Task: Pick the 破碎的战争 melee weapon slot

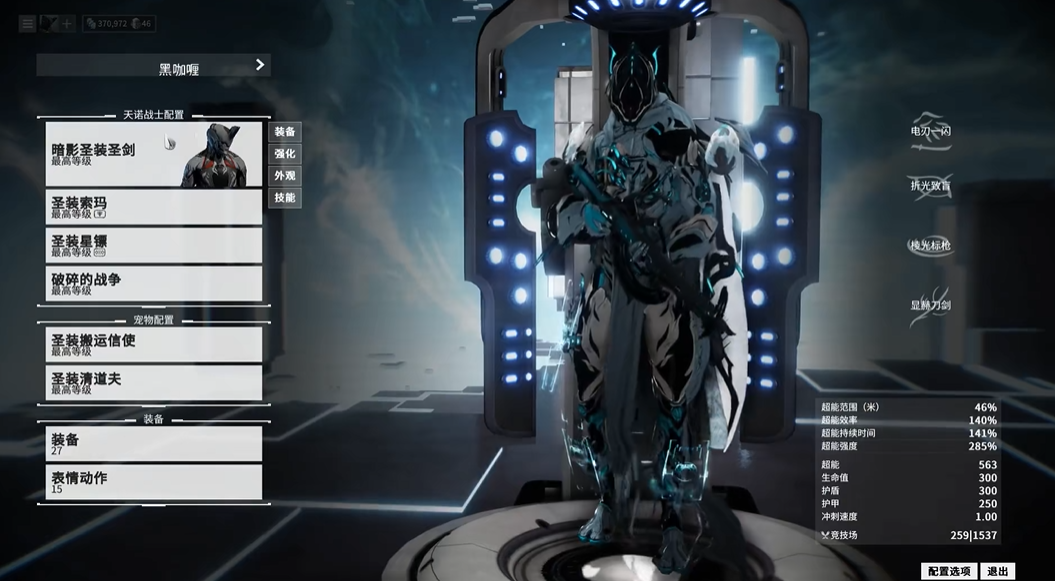Action: pos(153,283)
